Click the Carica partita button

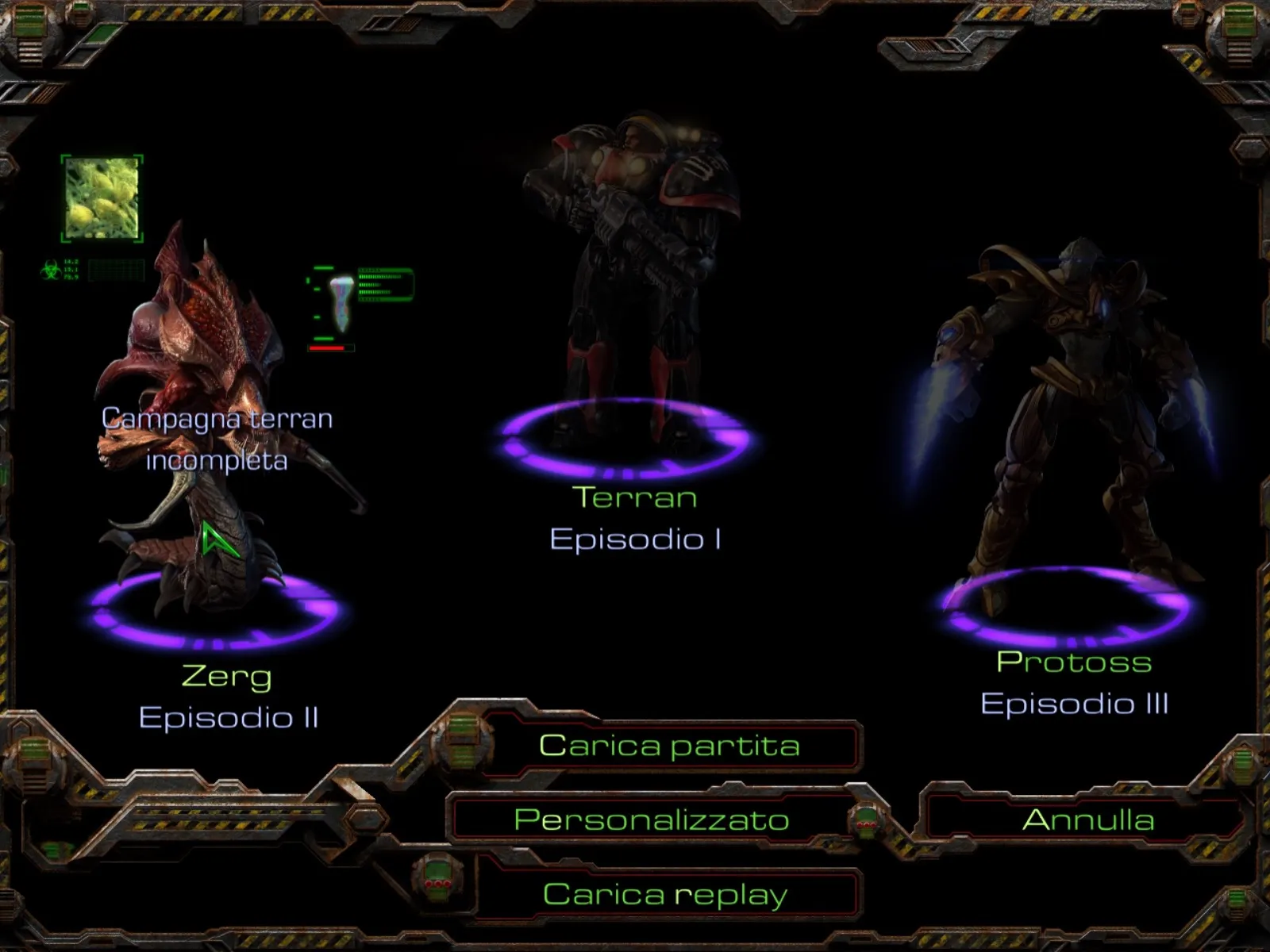click(669, 745)
